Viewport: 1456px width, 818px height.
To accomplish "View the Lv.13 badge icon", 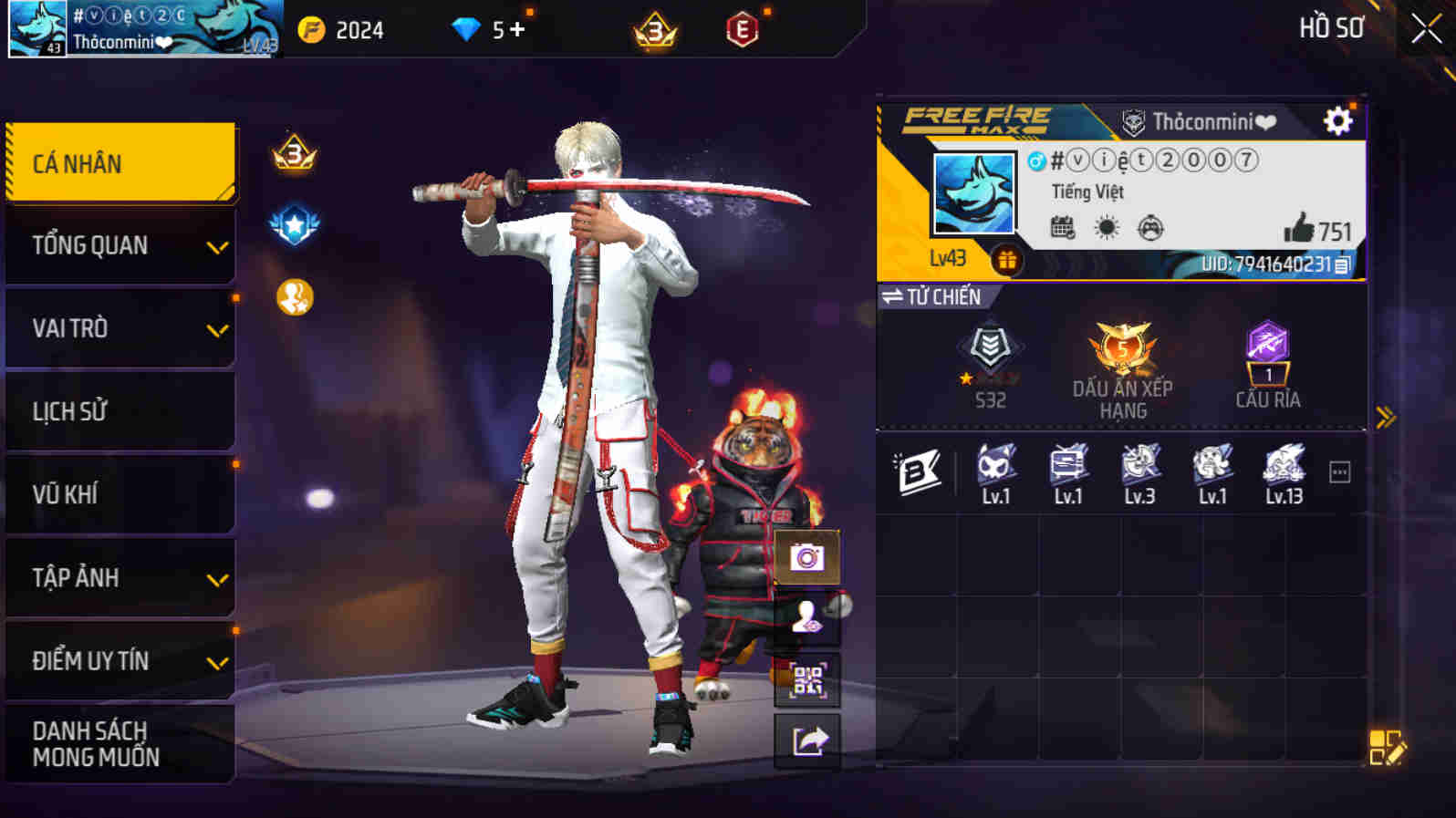I will click(x=1285, y=467).
